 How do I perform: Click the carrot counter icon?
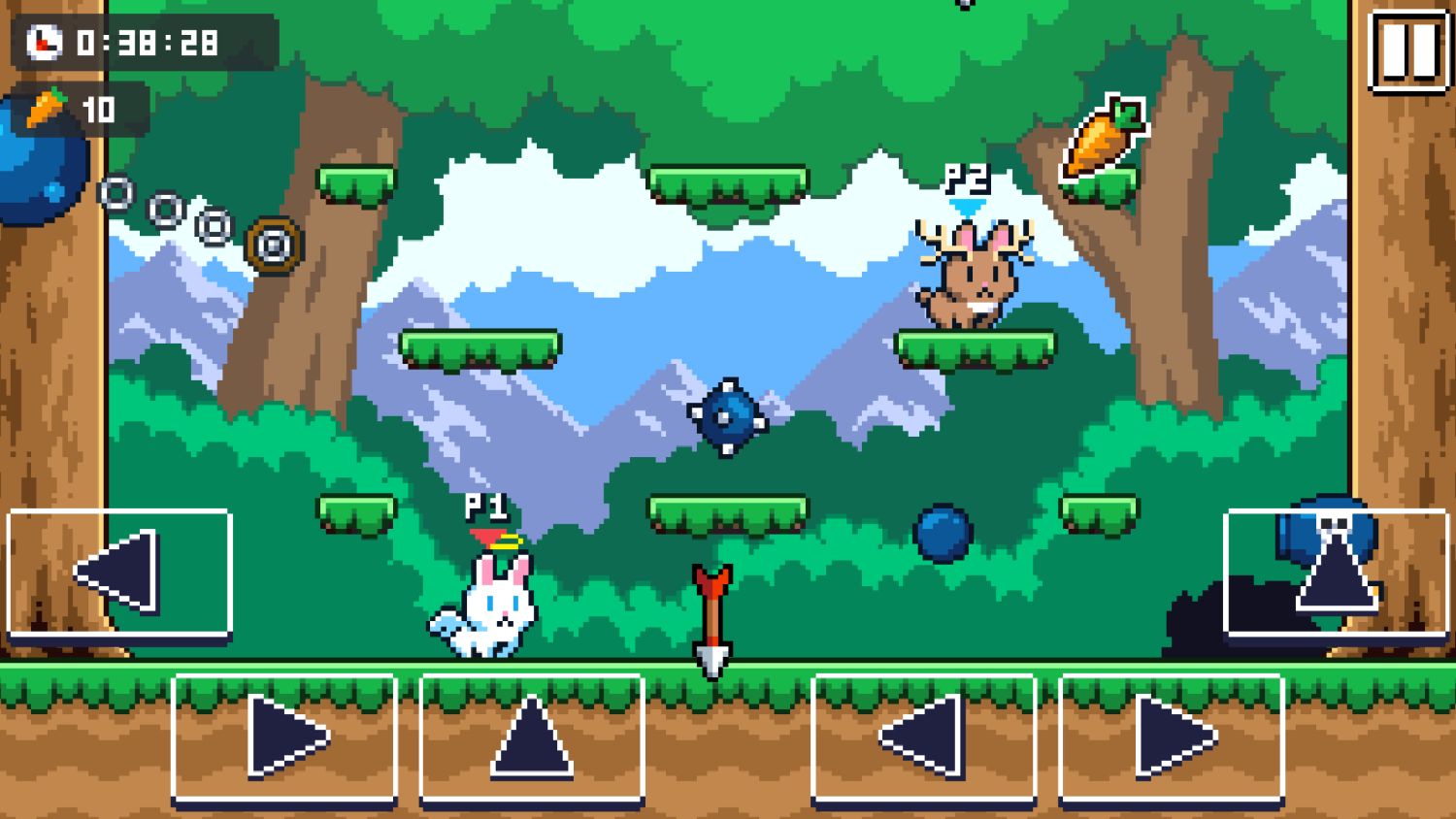pyautogui.click(x=46, y=110)
